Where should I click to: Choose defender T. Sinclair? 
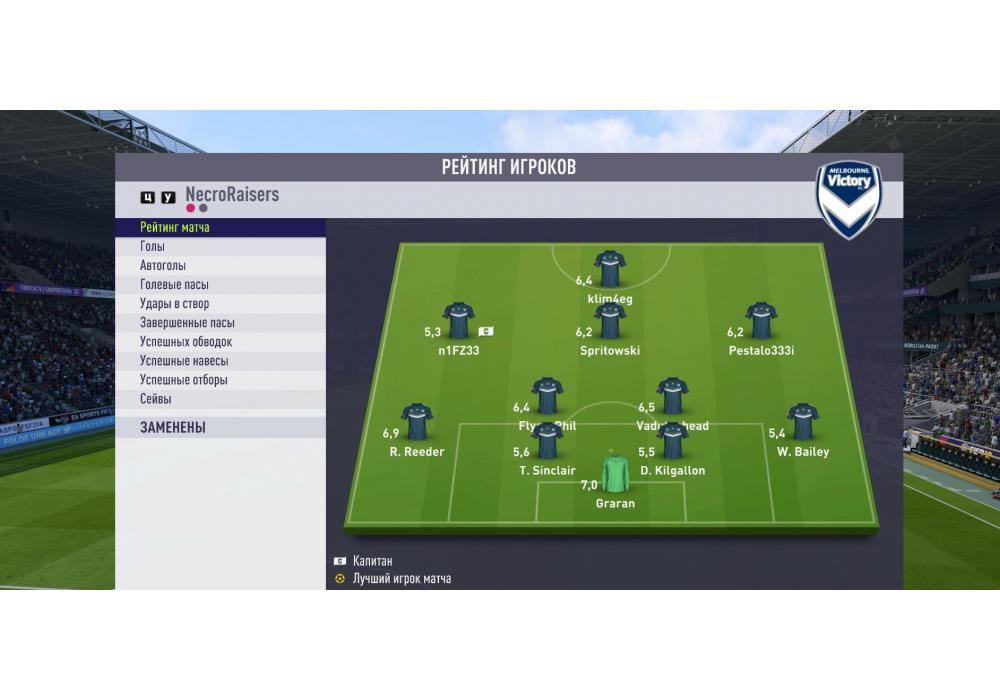(547, 441)
